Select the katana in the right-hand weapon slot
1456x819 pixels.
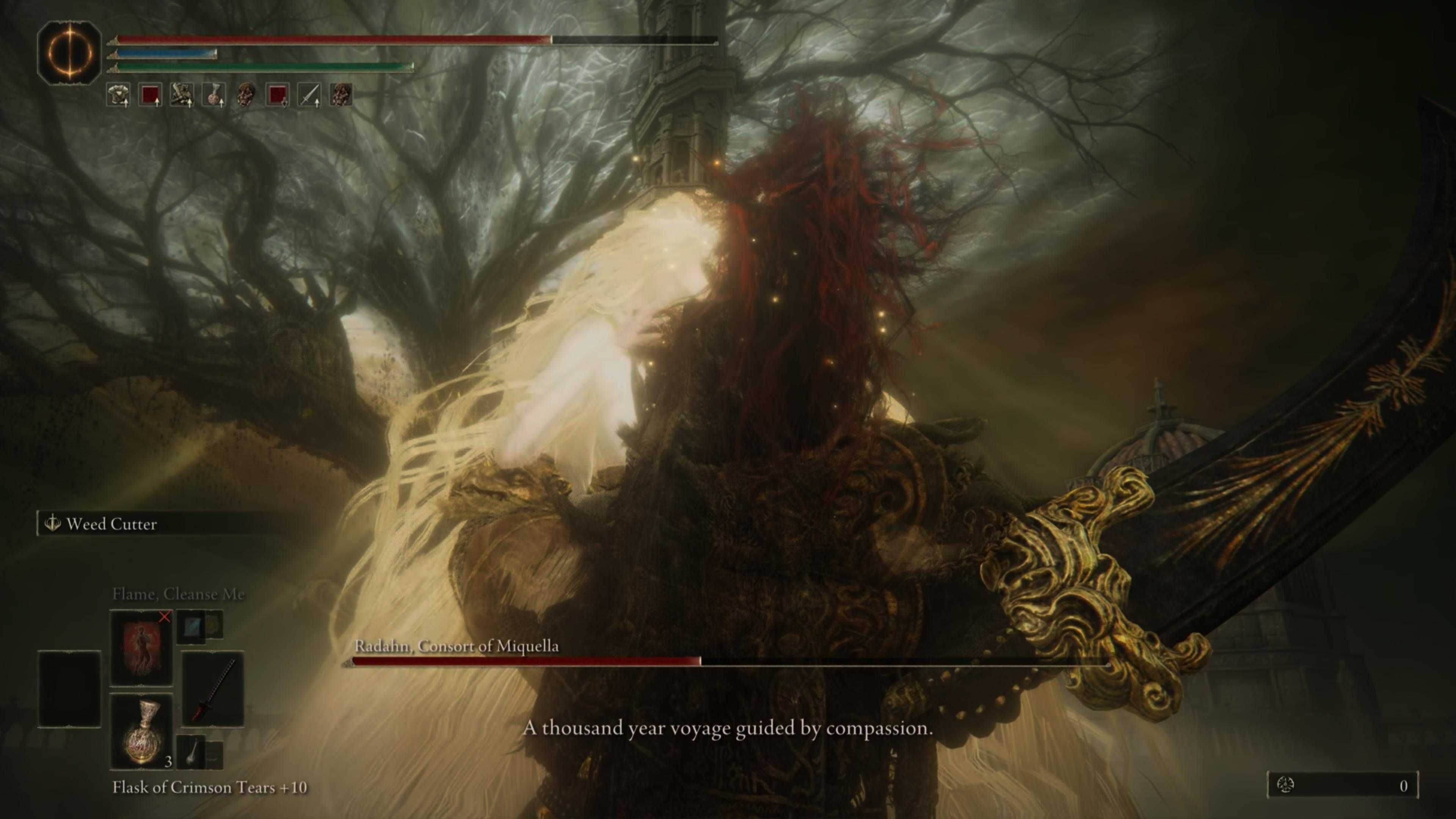(213, 689)
